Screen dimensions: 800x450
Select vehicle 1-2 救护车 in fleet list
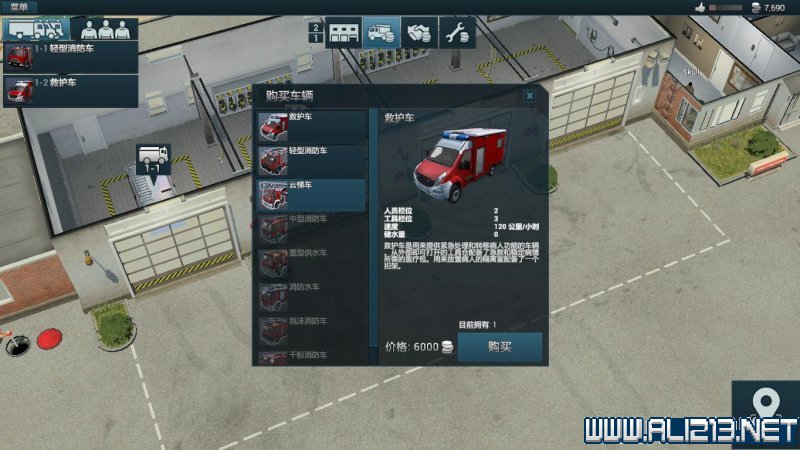68,90
